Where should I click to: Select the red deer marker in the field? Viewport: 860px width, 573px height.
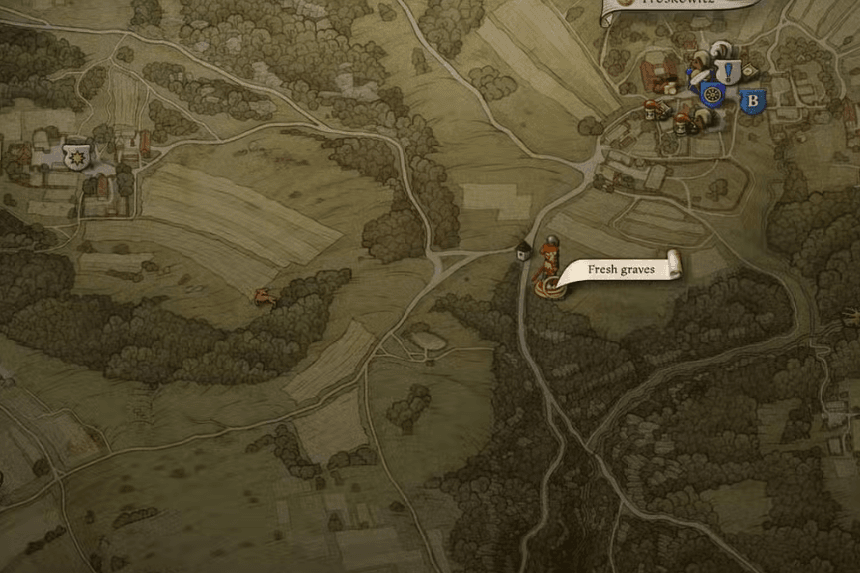[x=265, y=296]
